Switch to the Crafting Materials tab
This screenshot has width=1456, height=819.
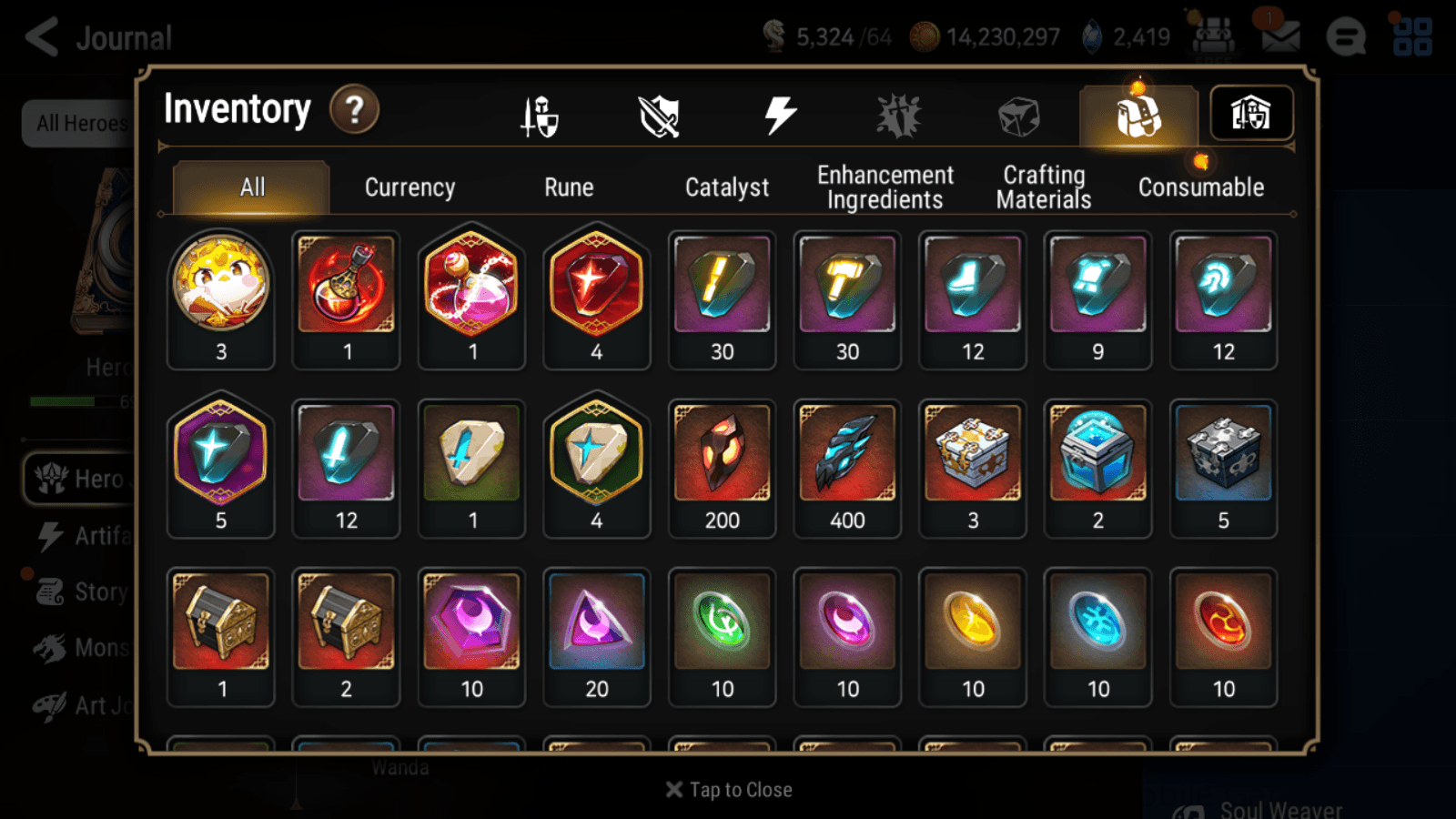[1044, 187]
